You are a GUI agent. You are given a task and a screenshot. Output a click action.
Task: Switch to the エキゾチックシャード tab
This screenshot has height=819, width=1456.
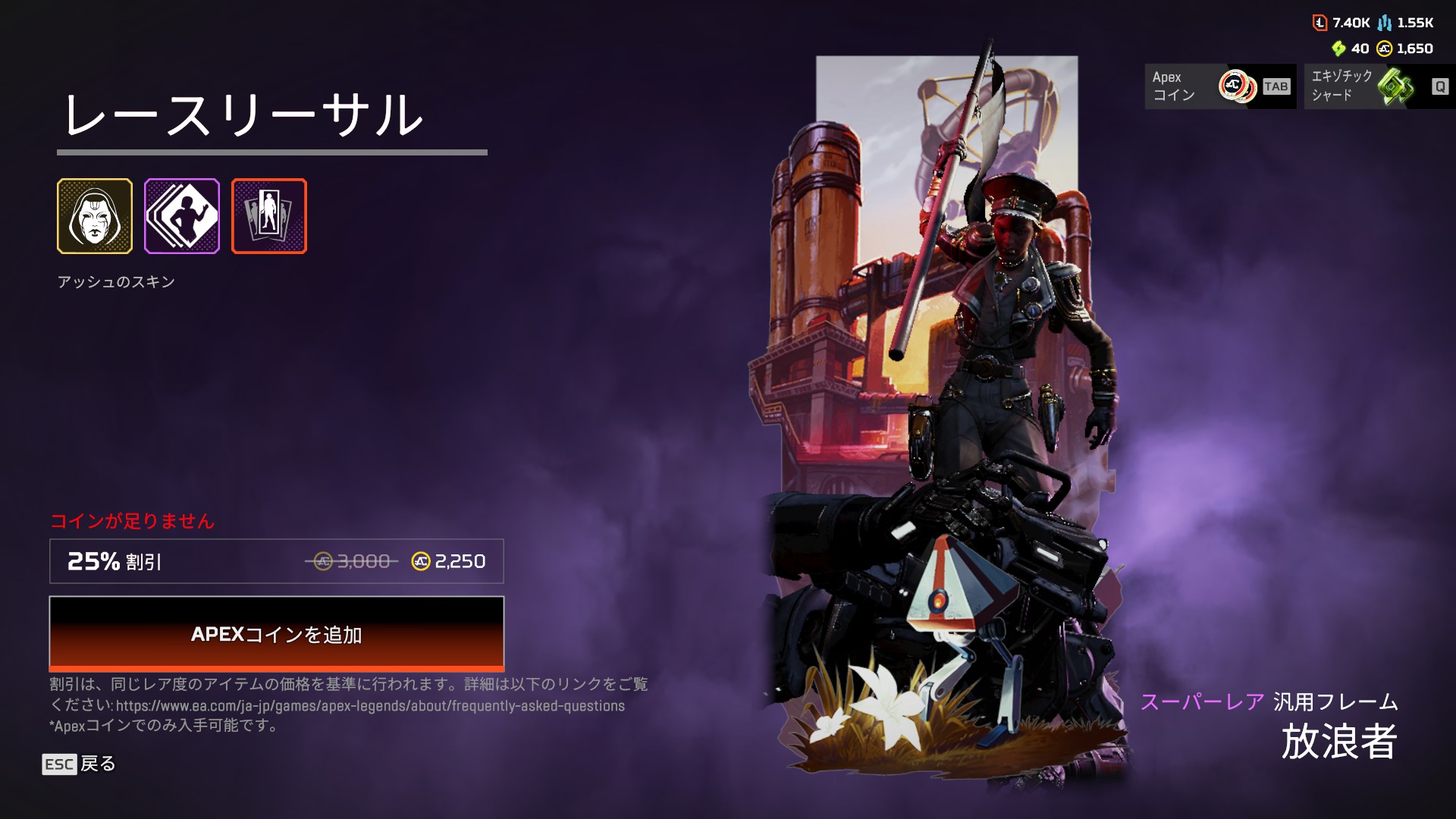1379,86
